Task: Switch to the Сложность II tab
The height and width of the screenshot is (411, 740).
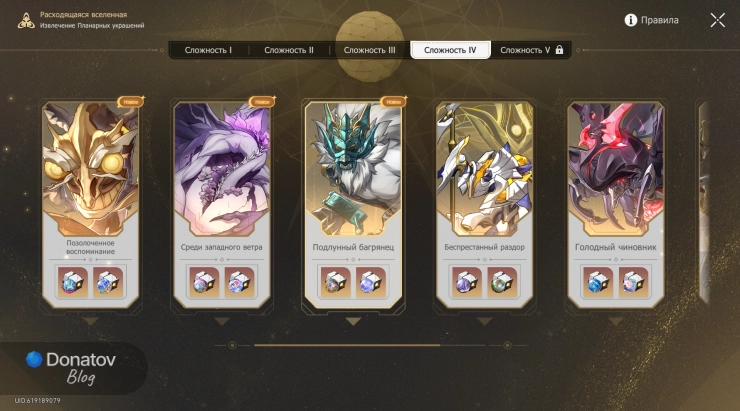Action: [289, 50]
